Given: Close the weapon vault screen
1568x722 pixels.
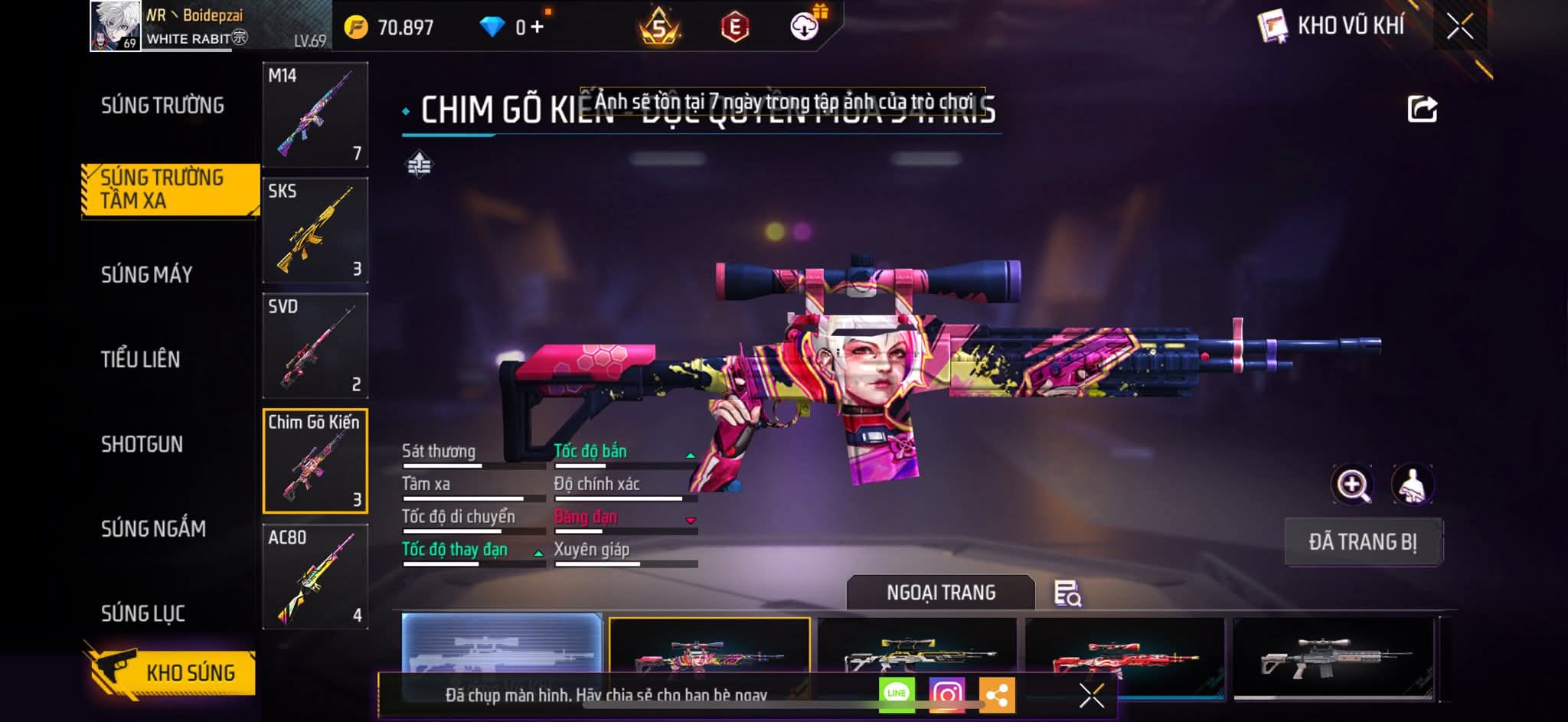Looking at the screenshot, I should 1459,27.
